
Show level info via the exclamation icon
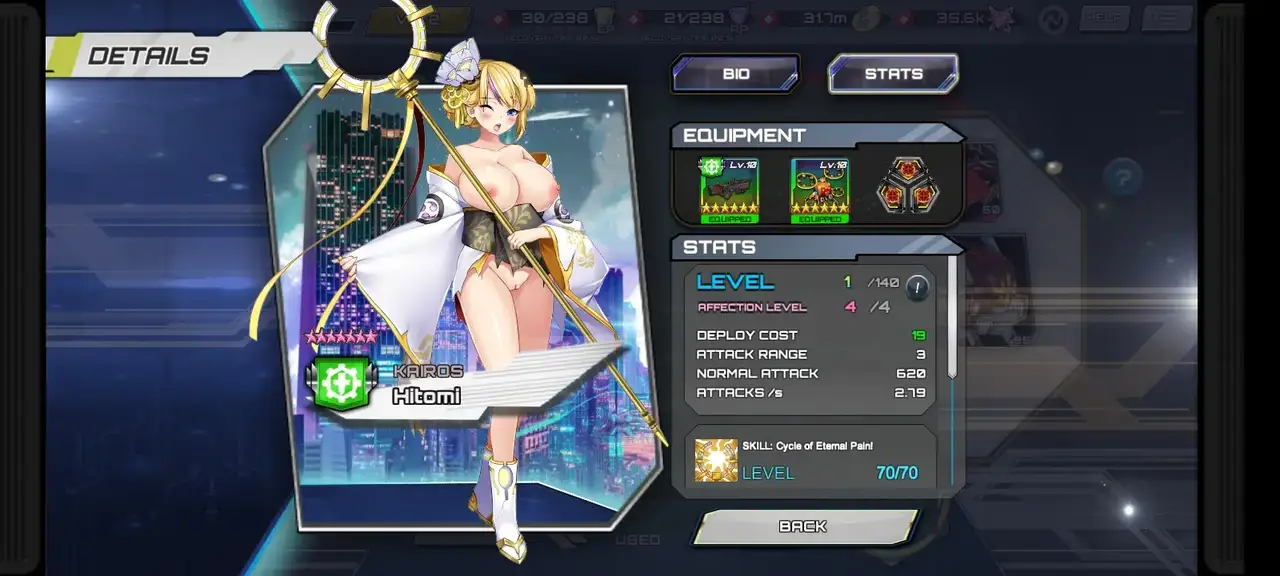point(917,289)
